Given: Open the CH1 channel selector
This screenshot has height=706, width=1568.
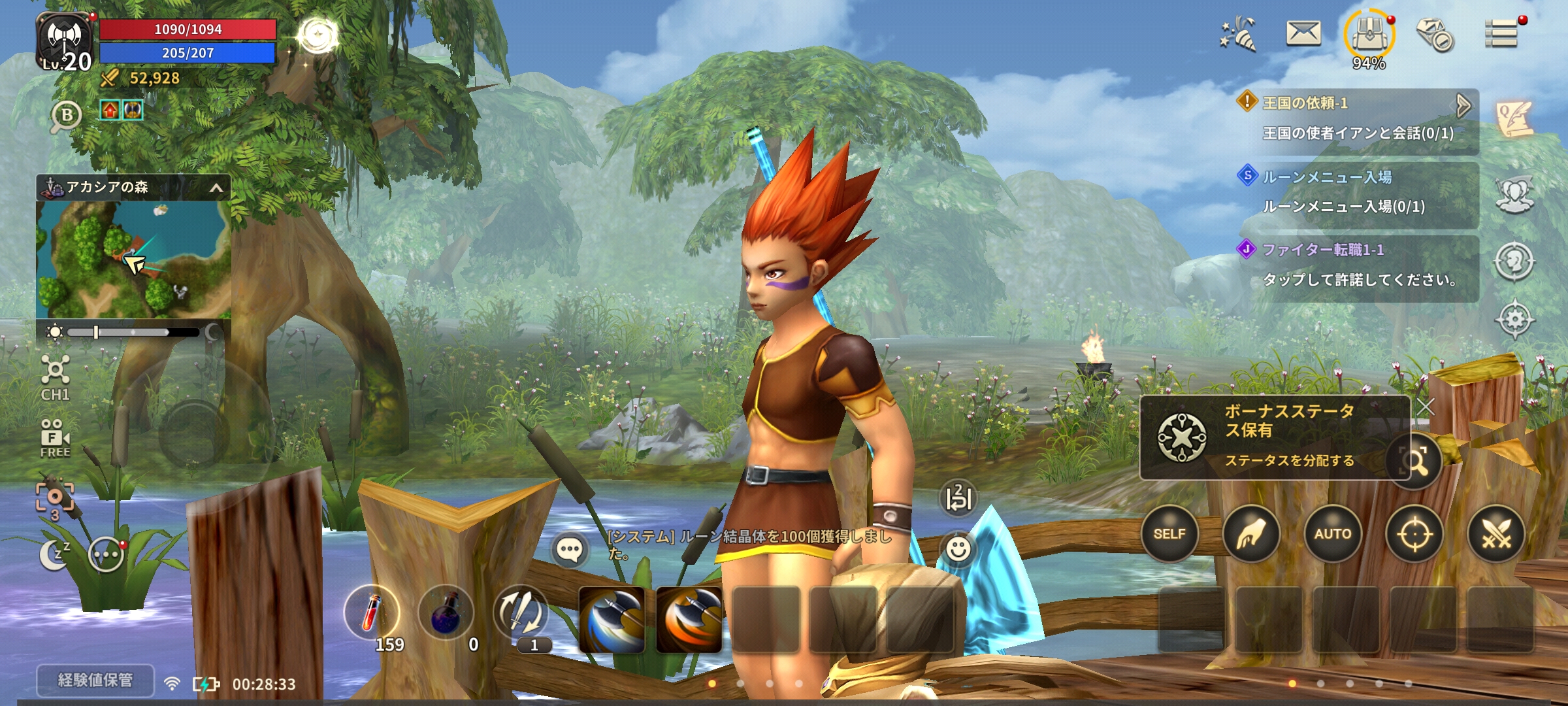Looking at the screenshot, I should (55, 378).
